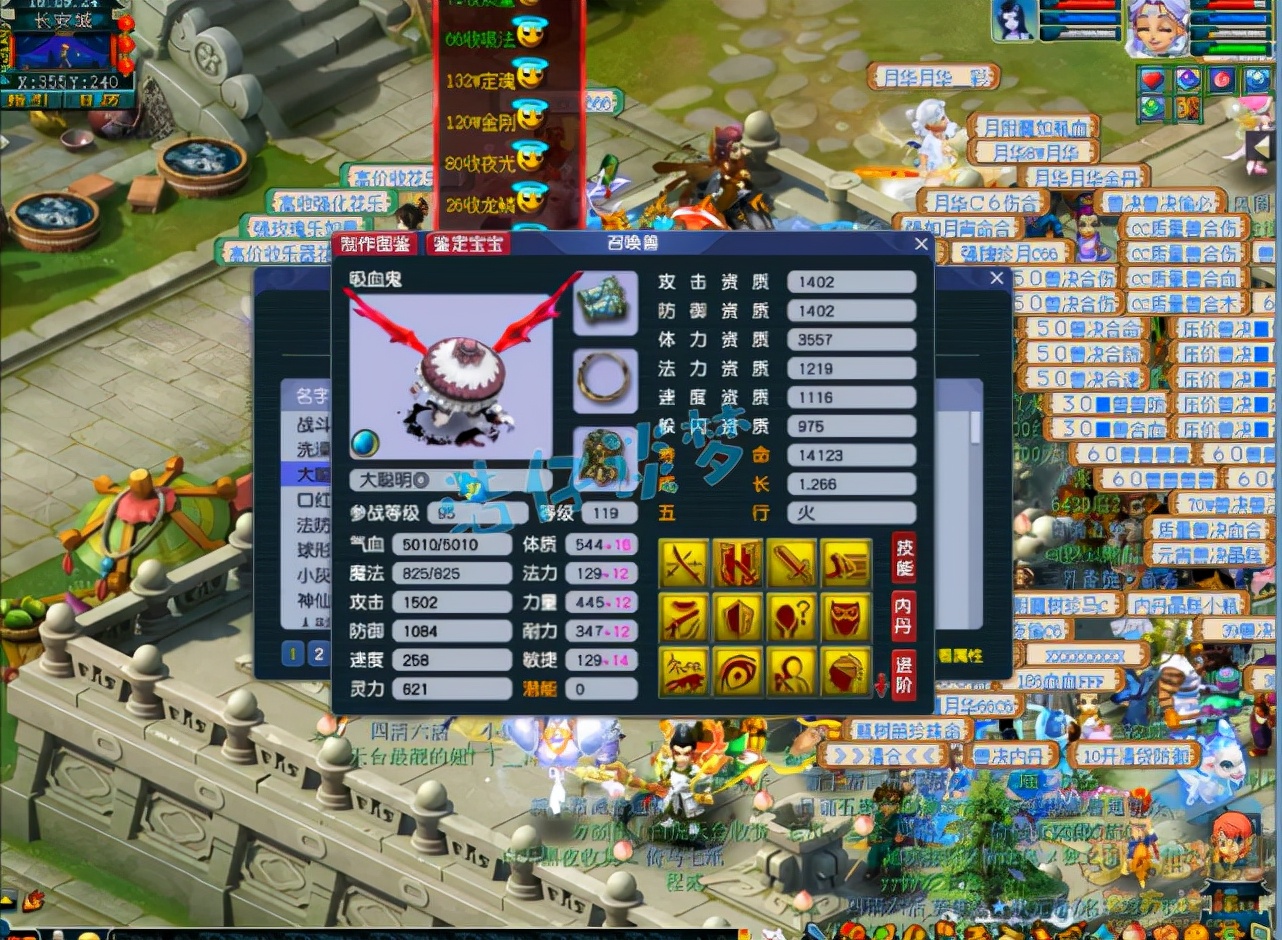The width and height of the screenshot is (1282, 940).
Task: Open the 进阶 advancement tab
Action: 903,675
